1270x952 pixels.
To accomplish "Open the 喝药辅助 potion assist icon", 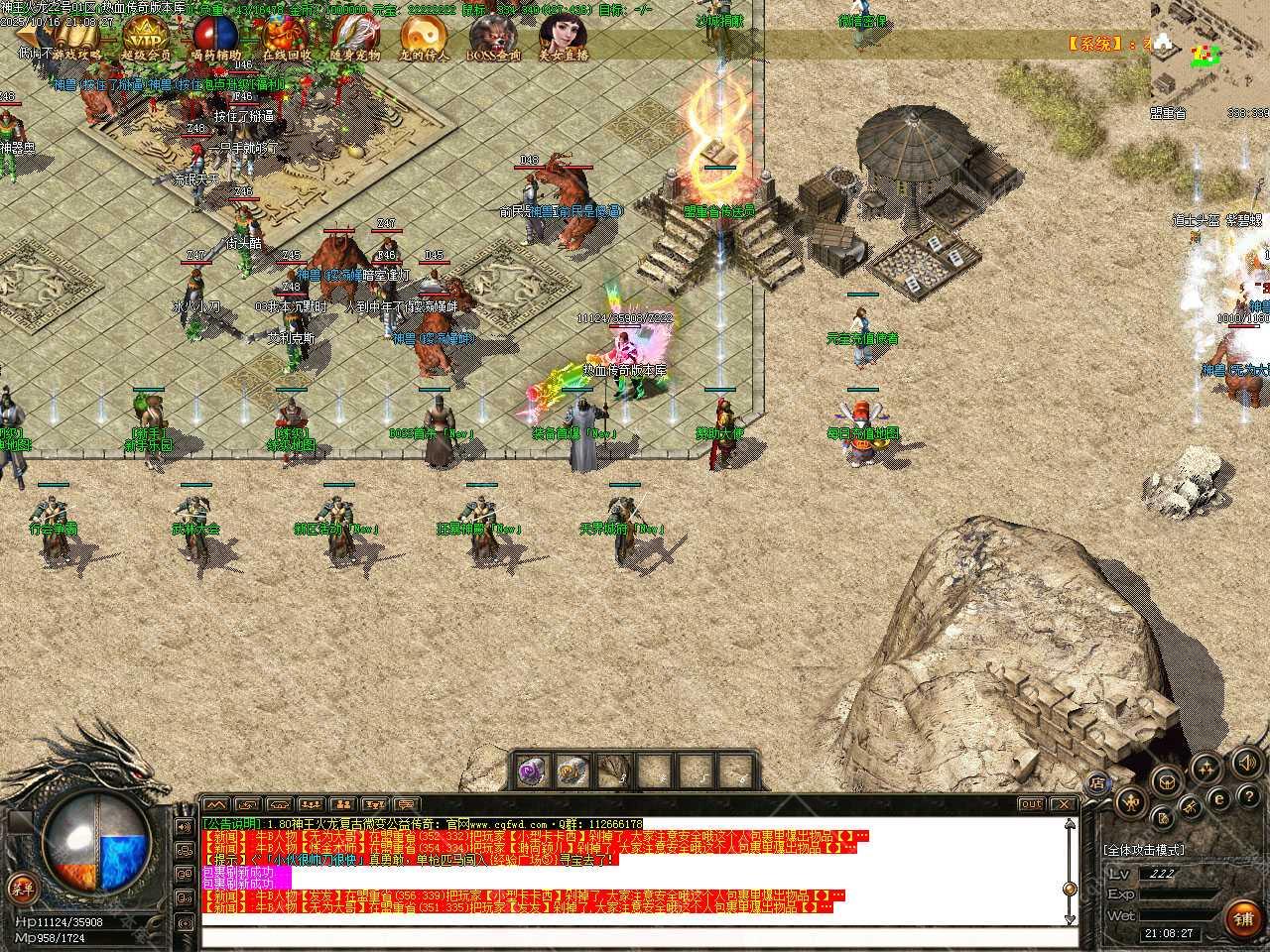I will [216, 38].
